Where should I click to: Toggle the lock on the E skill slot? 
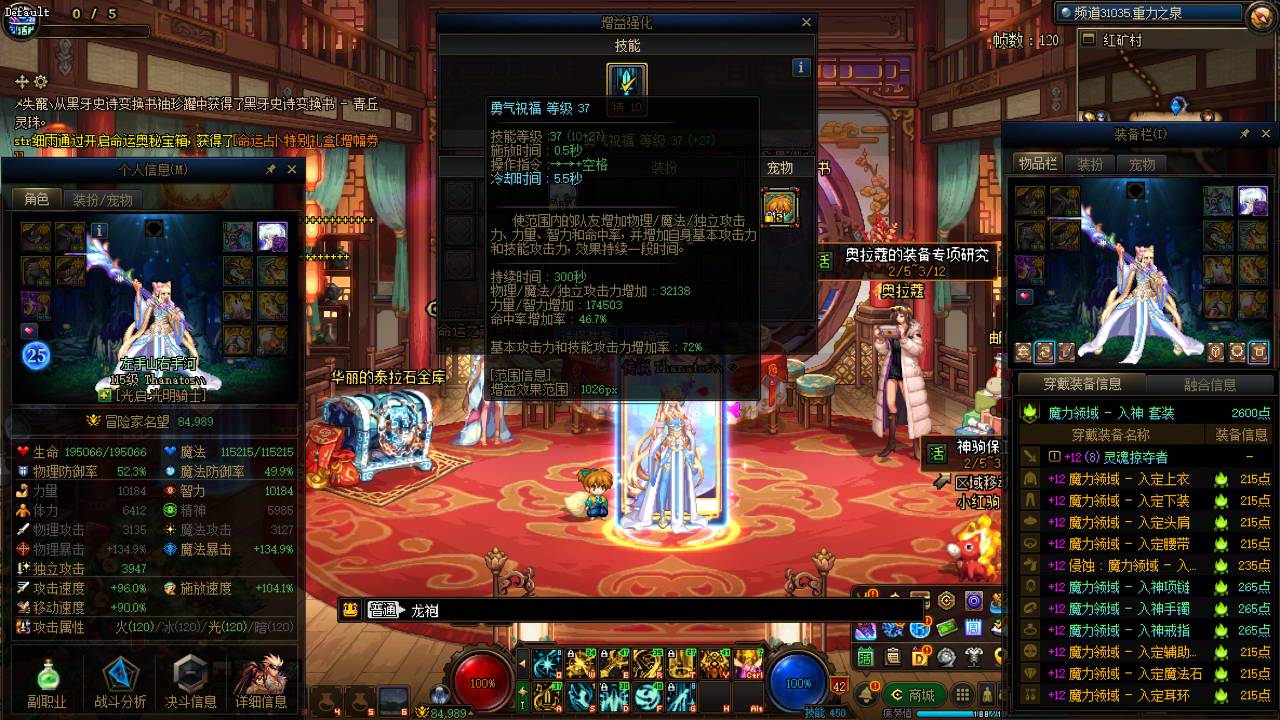(x=605, y=655)
